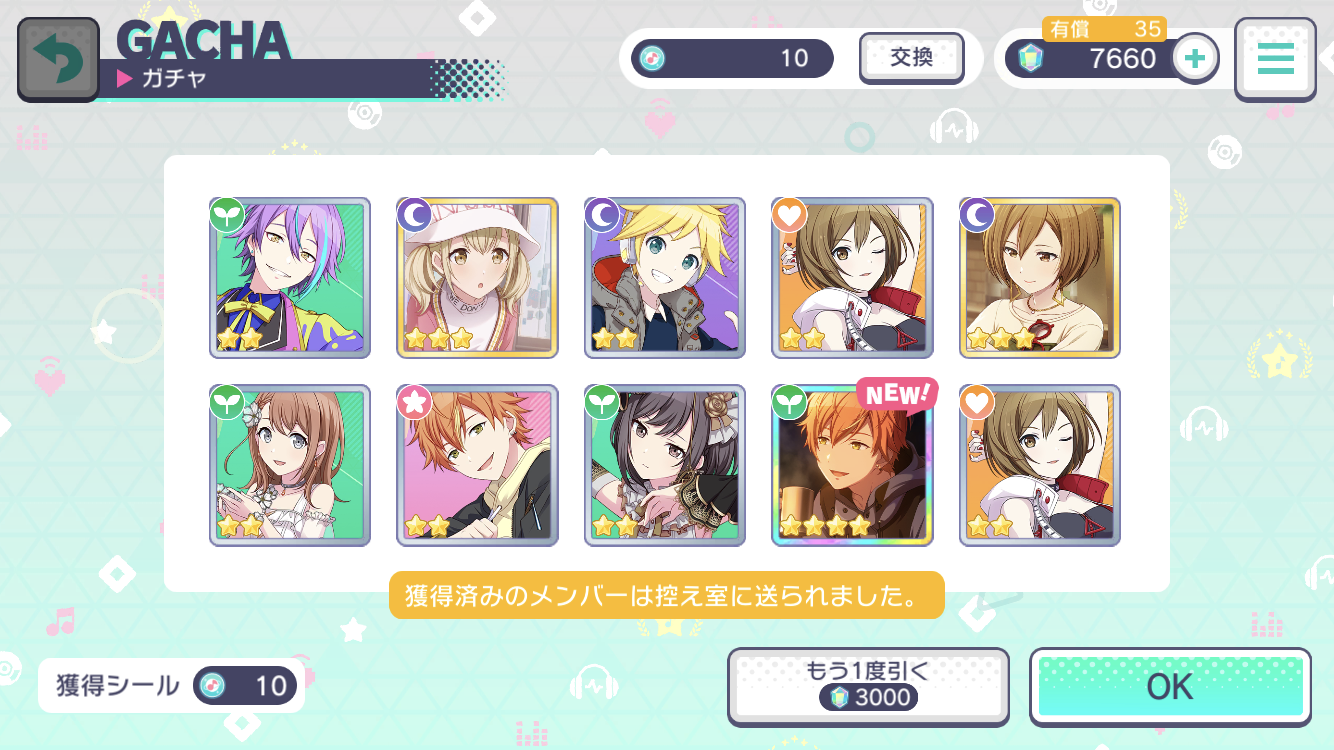Confirm results with the OK button
Screen dimensions: 1334x750
[1170, 687]
